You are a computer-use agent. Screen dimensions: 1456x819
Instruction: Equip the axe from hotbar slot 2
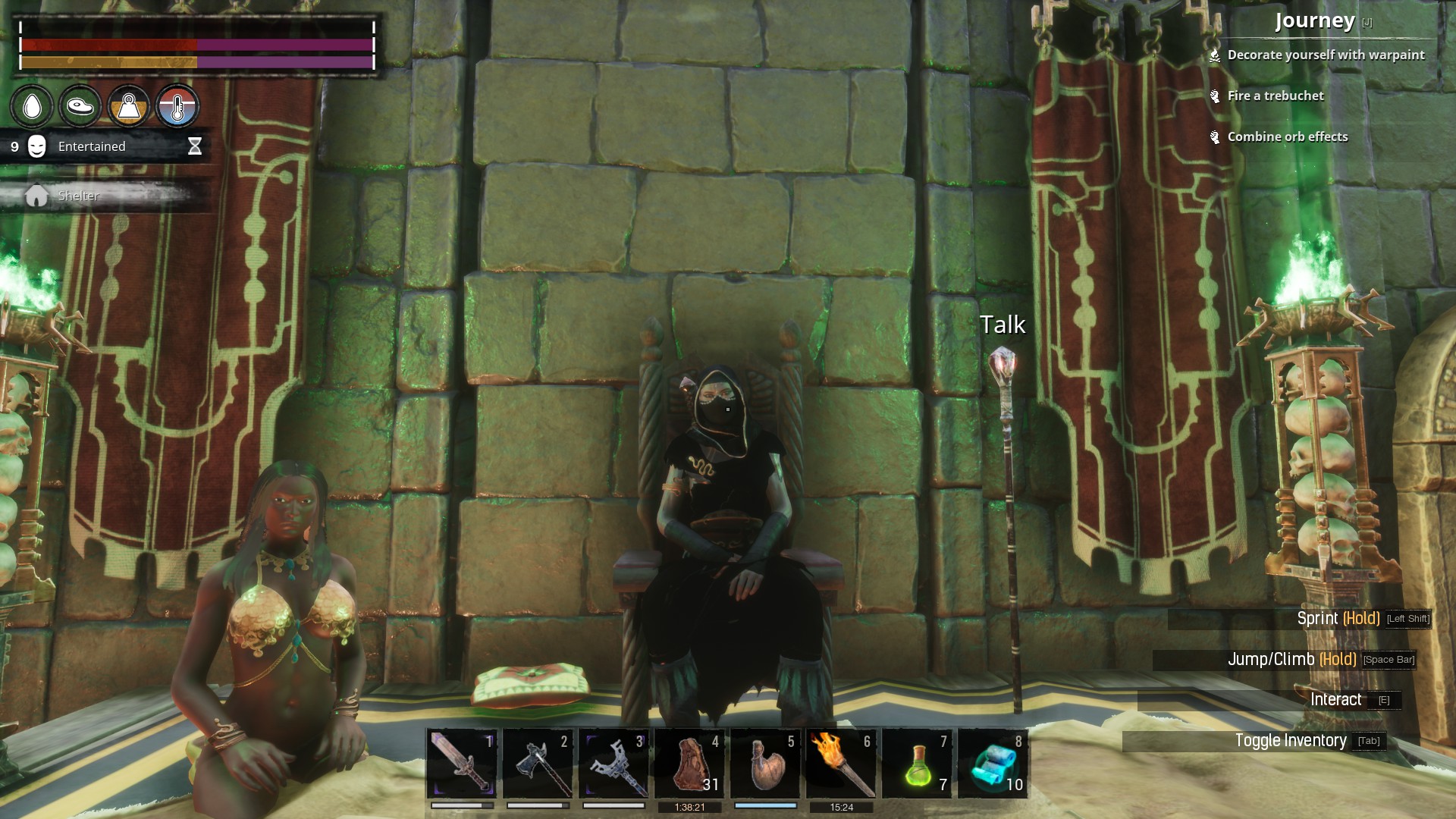(x=538, y=764)
